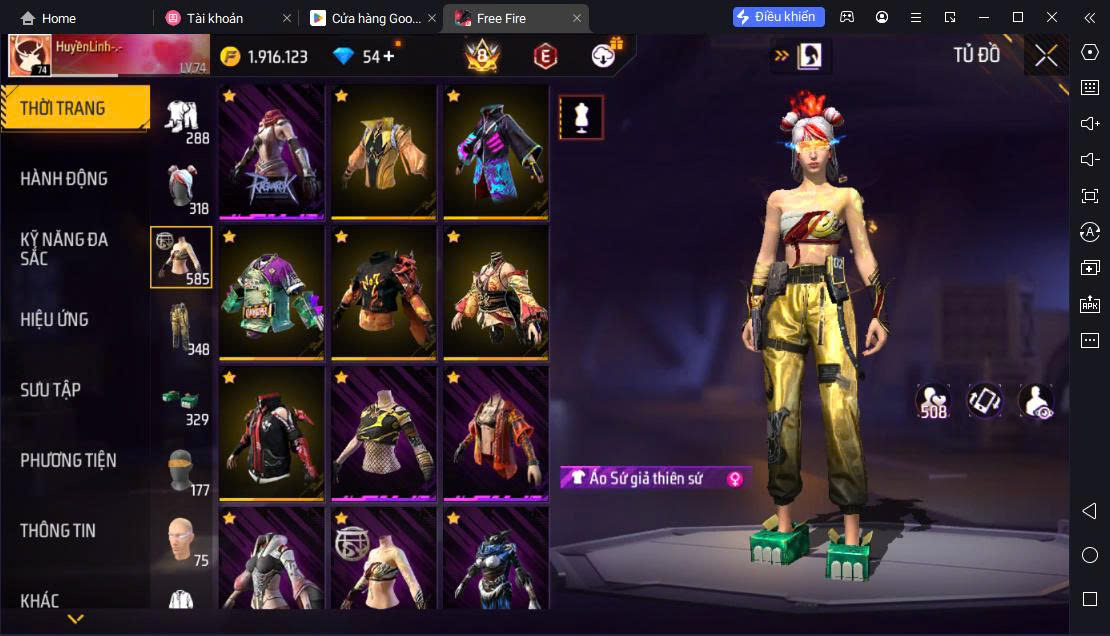
Task: Open the PHƯƠNG TIỆN category
Action: click(68, 460)
